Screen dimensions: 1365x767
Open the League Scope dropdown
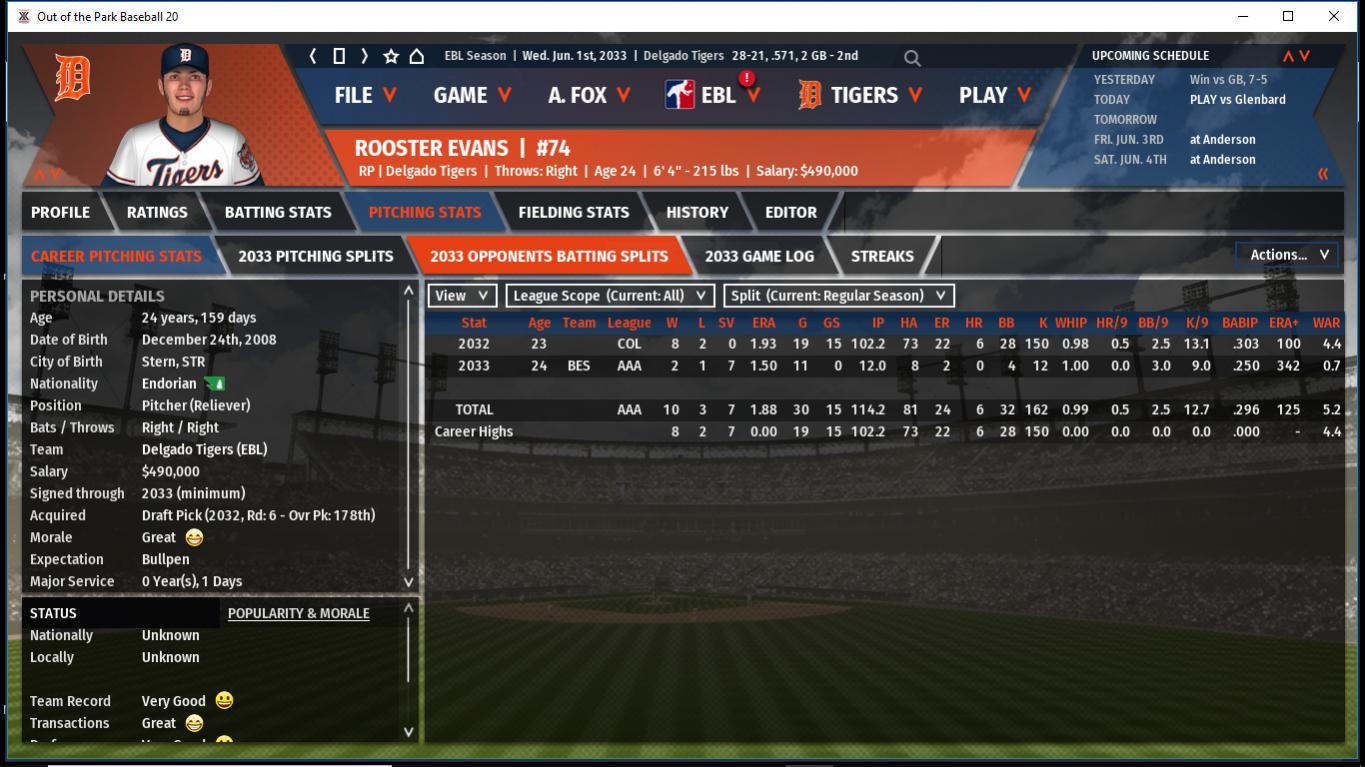610,296
